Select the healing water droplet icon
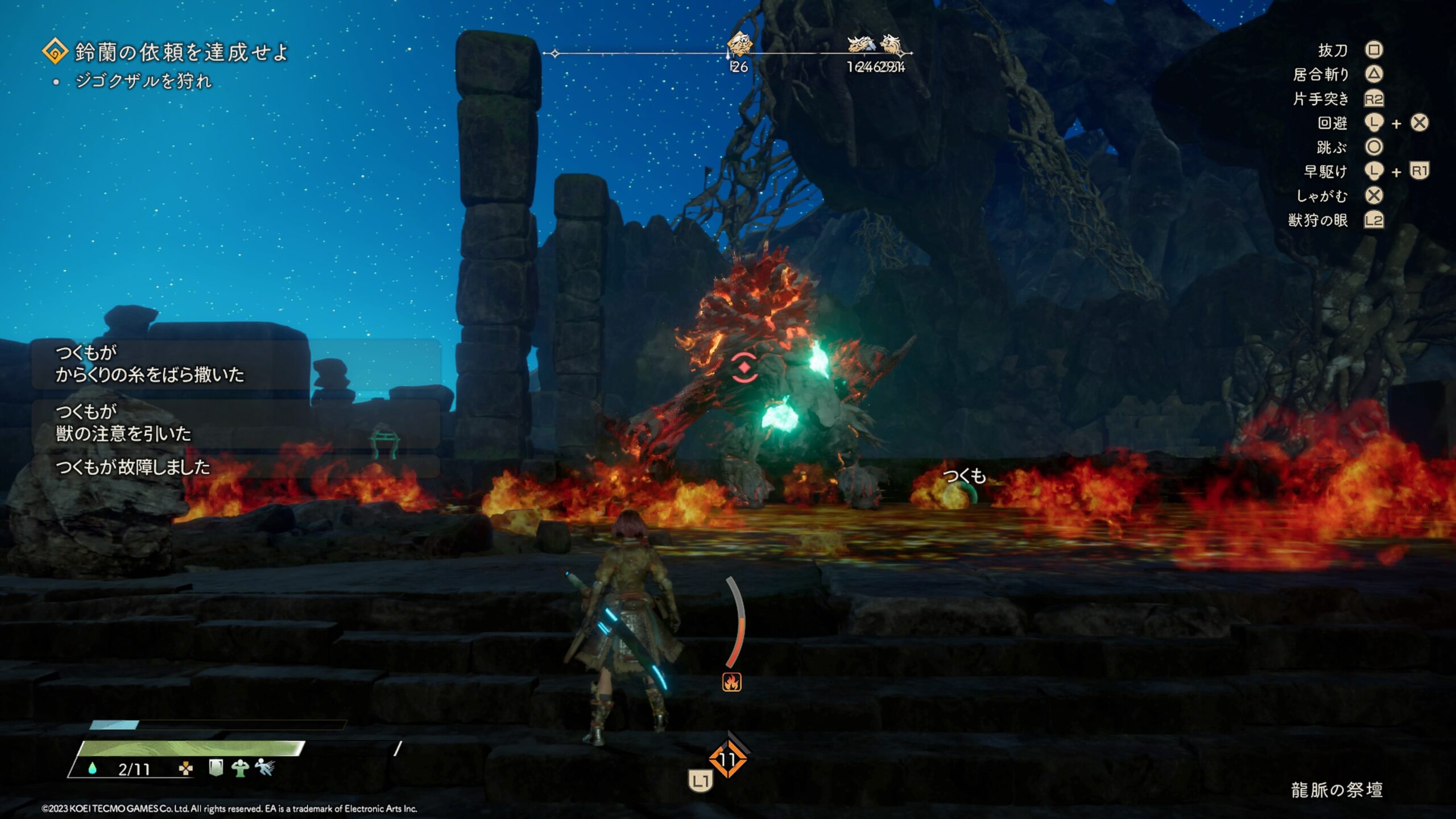1456x819 pixels. click(92, 769)
